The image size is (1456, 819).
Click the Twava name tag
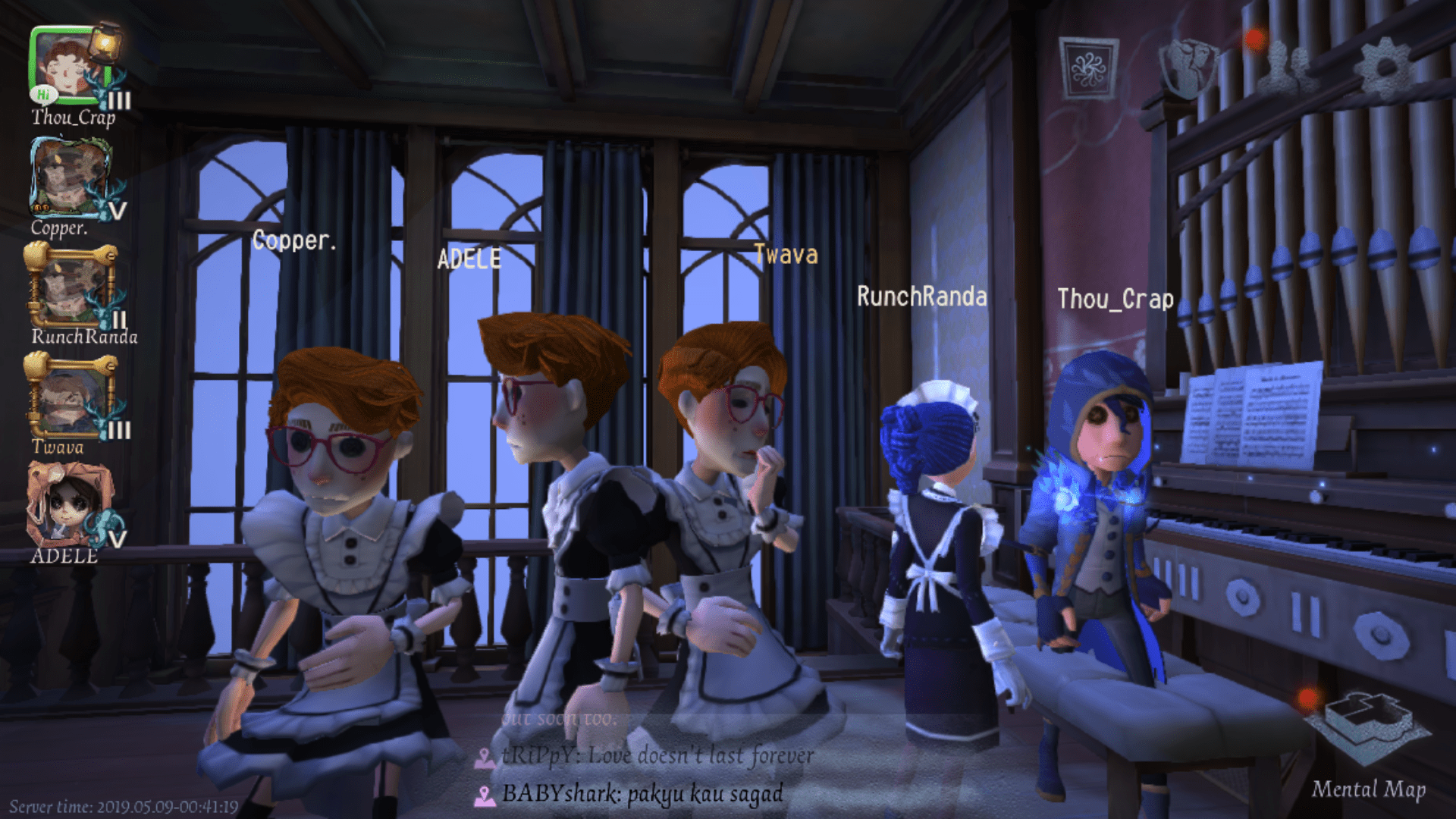(786, 256)
